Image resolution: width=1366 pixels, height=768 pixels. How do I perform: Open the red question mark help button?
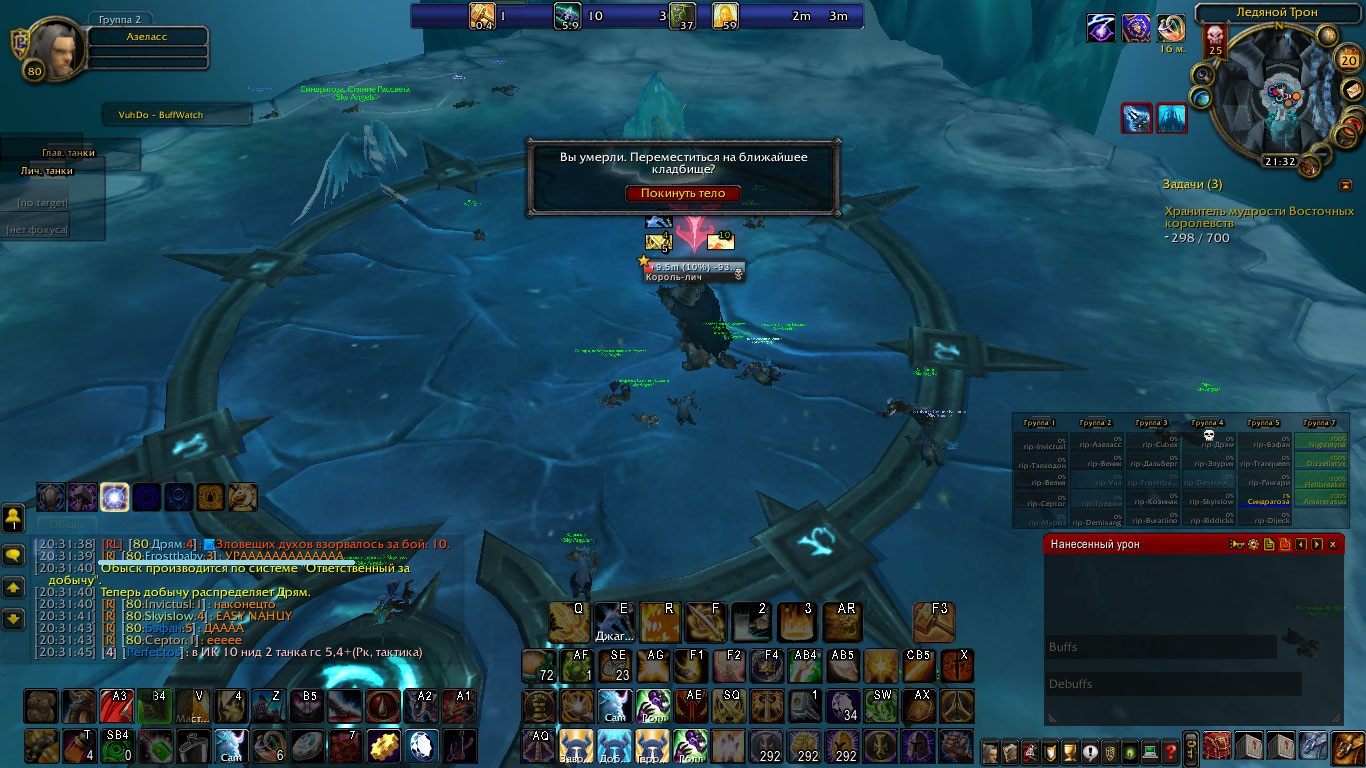(x=1170, y=751)
